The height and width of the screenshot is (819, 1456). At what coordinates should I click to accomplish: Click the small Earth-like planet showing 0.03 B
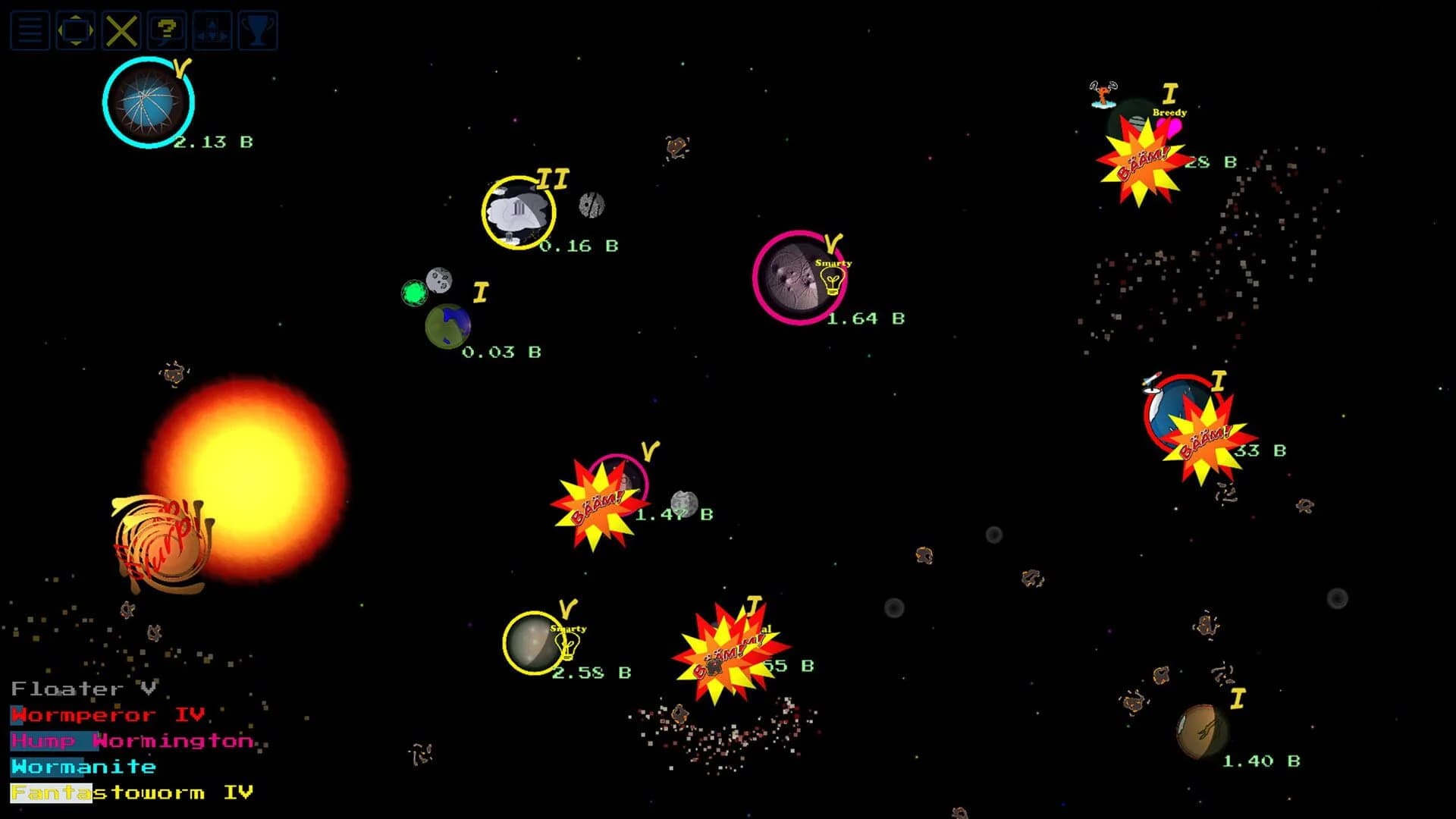[447, 326]
